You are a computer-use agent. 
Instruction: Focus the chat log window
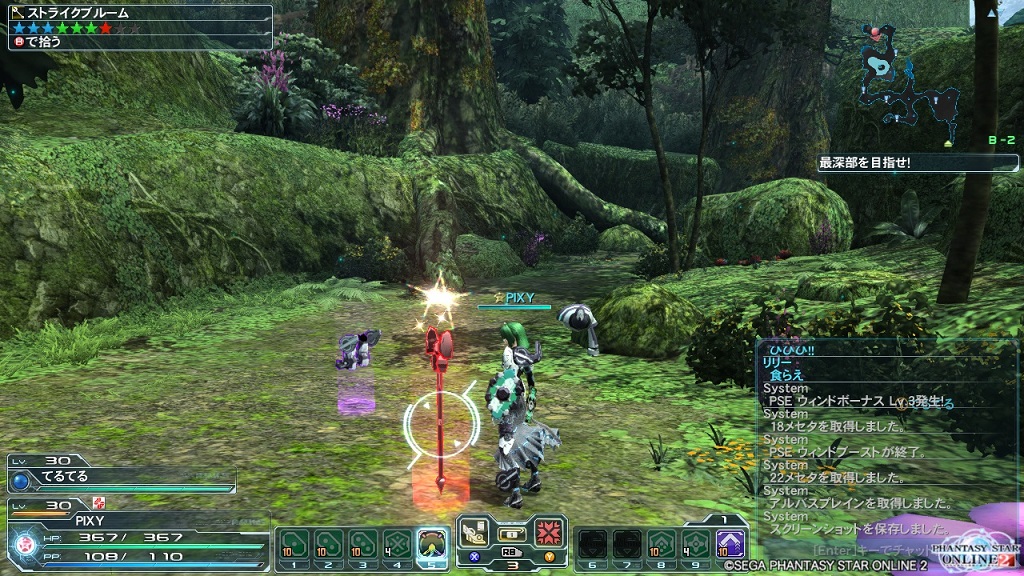pos(885,440)
